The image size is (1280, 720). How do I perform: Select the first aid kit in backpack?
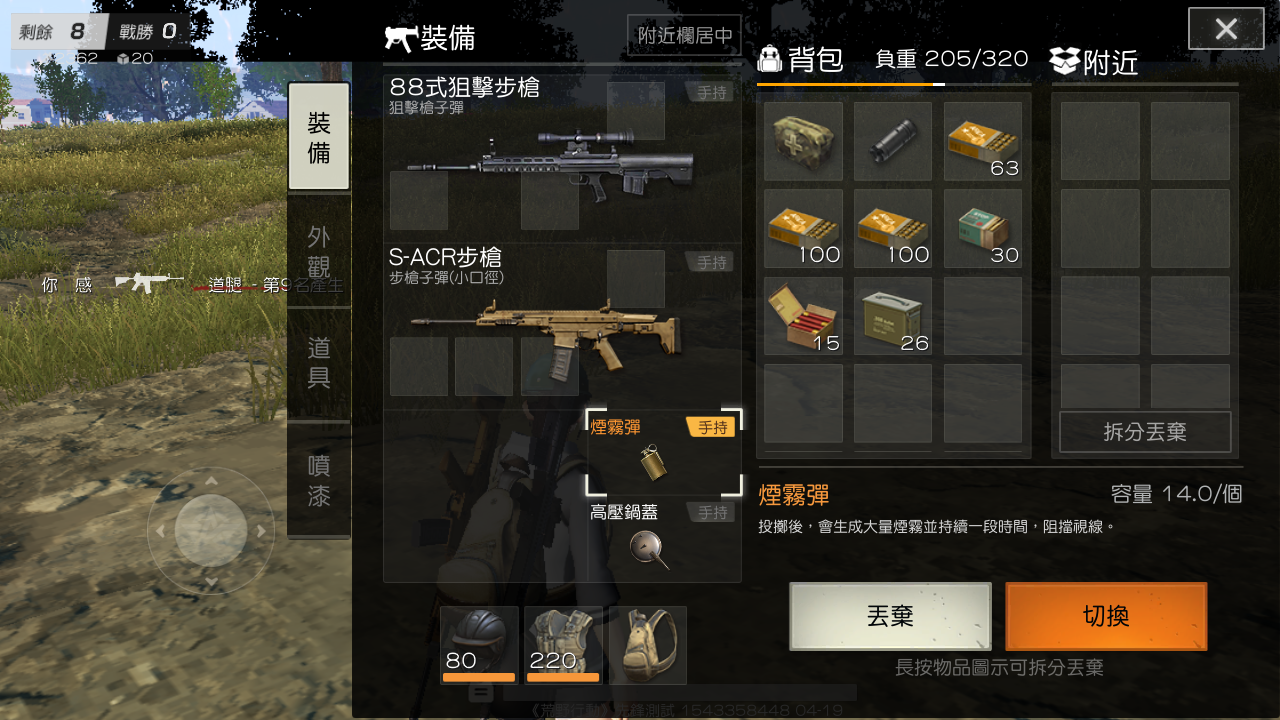pos(803,140)
